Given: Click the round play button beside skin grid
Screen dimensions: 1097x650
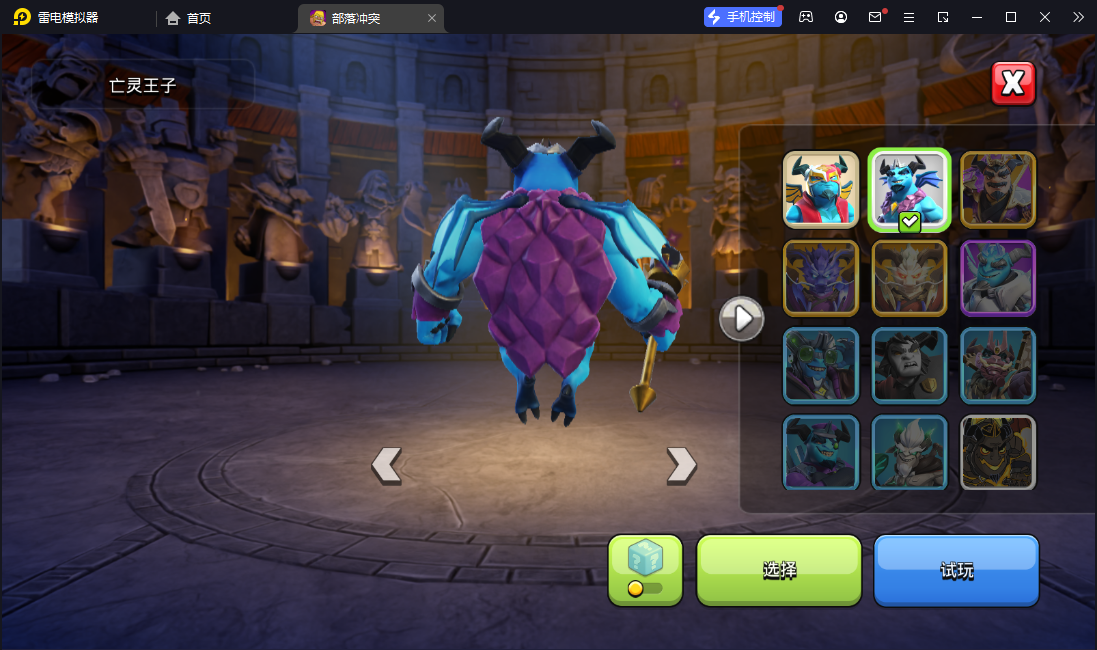Looking at the screenshot, I should pos(742,319).
